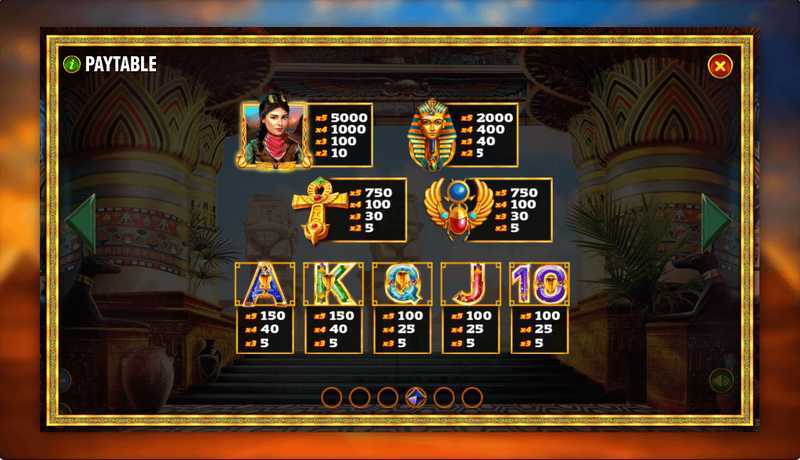Jump to the first paytable page dot

coord(332,398)
